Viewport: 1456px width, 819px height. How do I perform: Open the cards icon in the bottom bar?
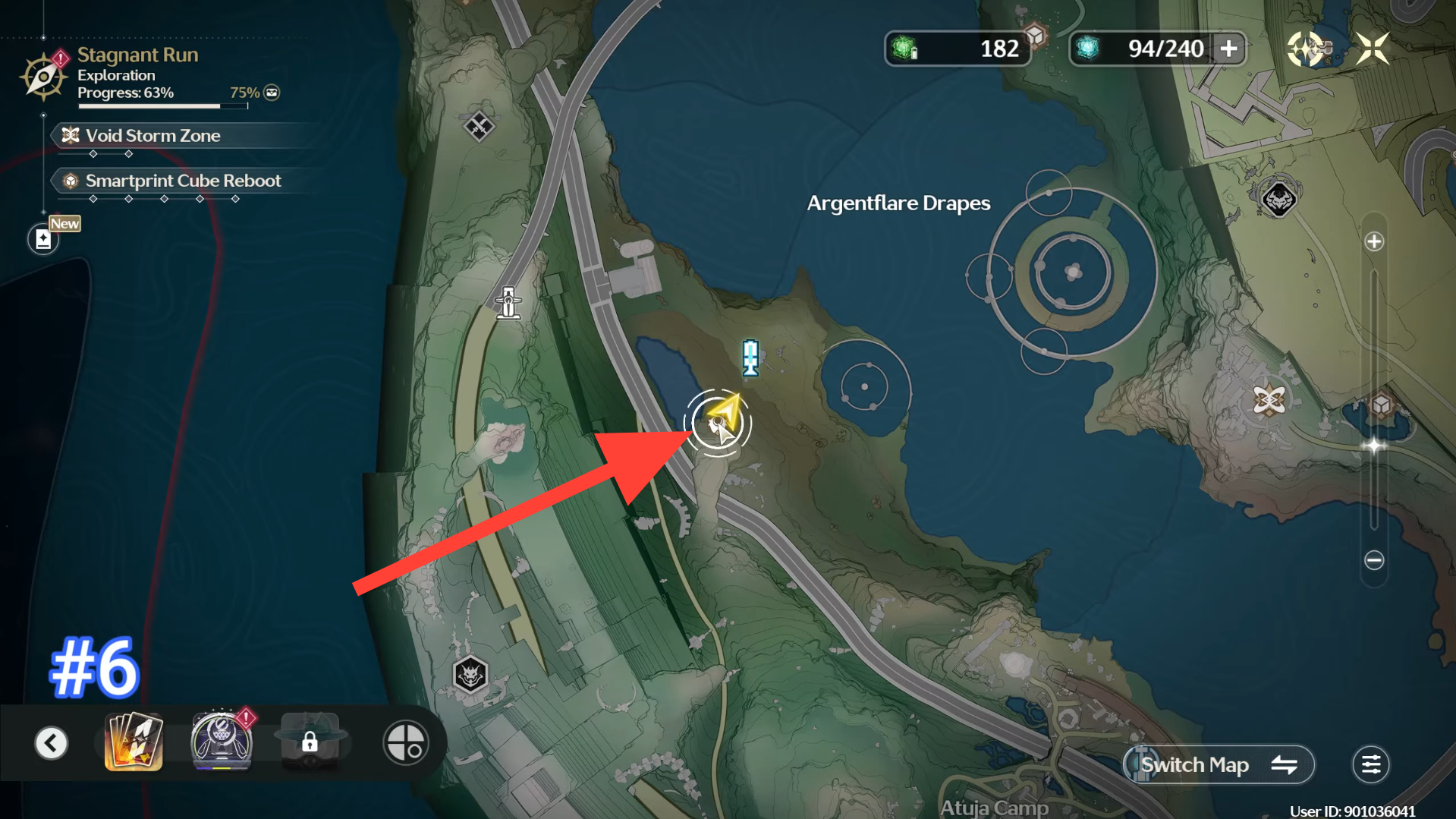[134, 742]
